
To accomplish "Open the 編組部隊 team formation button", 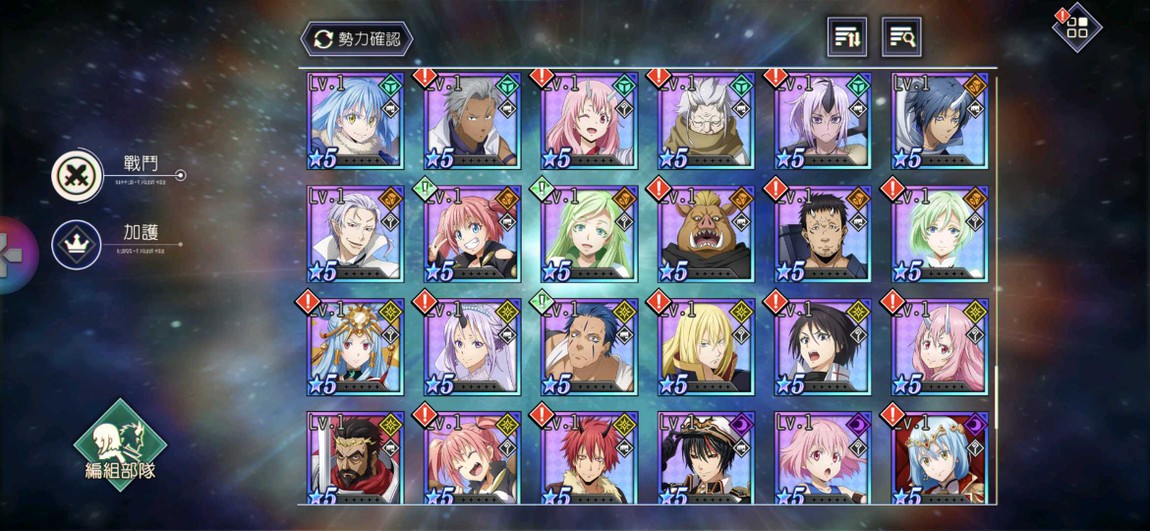I will pos(120,445).
